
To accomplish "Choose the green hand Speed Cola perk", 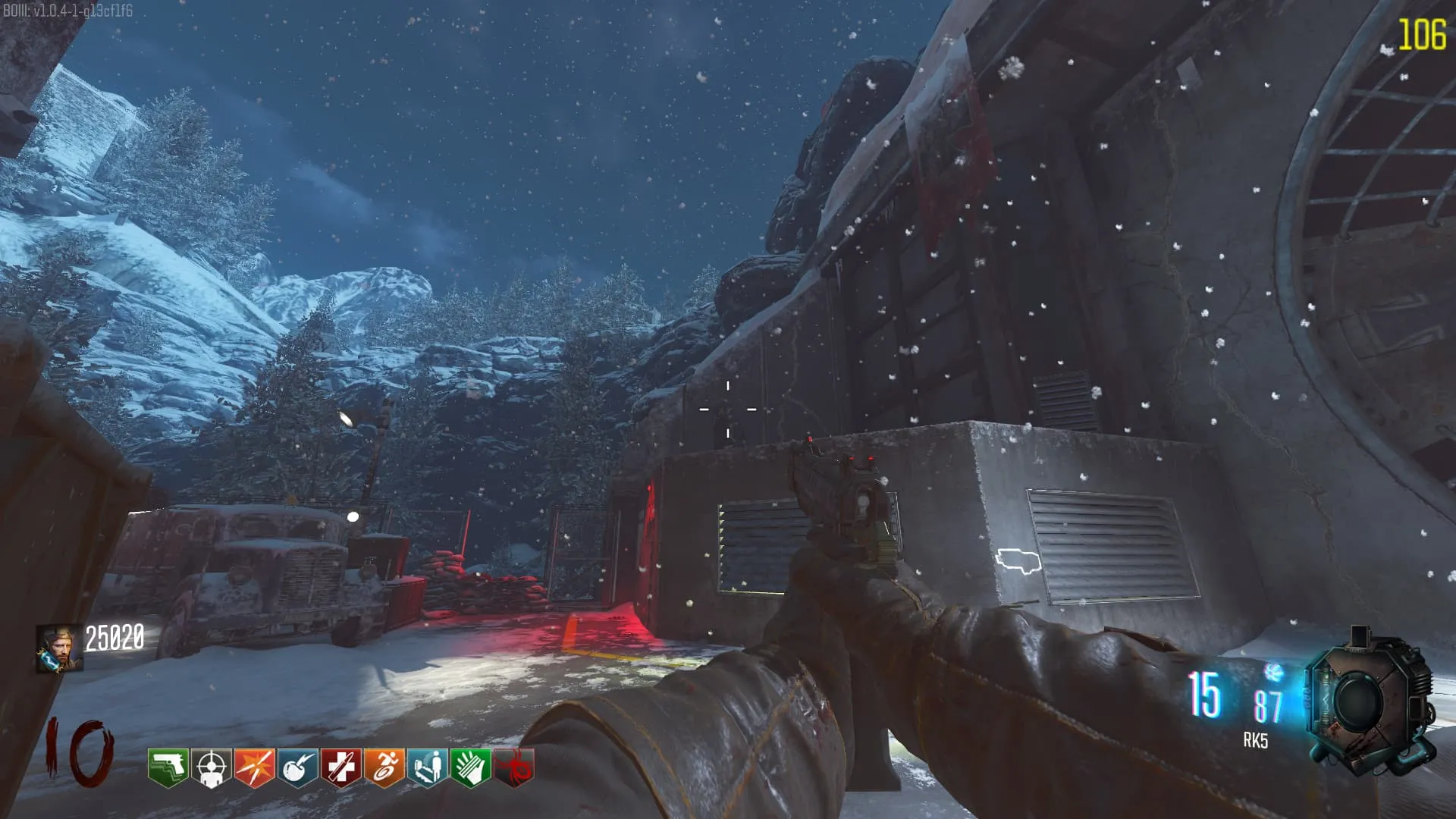I will pos(470,767).
